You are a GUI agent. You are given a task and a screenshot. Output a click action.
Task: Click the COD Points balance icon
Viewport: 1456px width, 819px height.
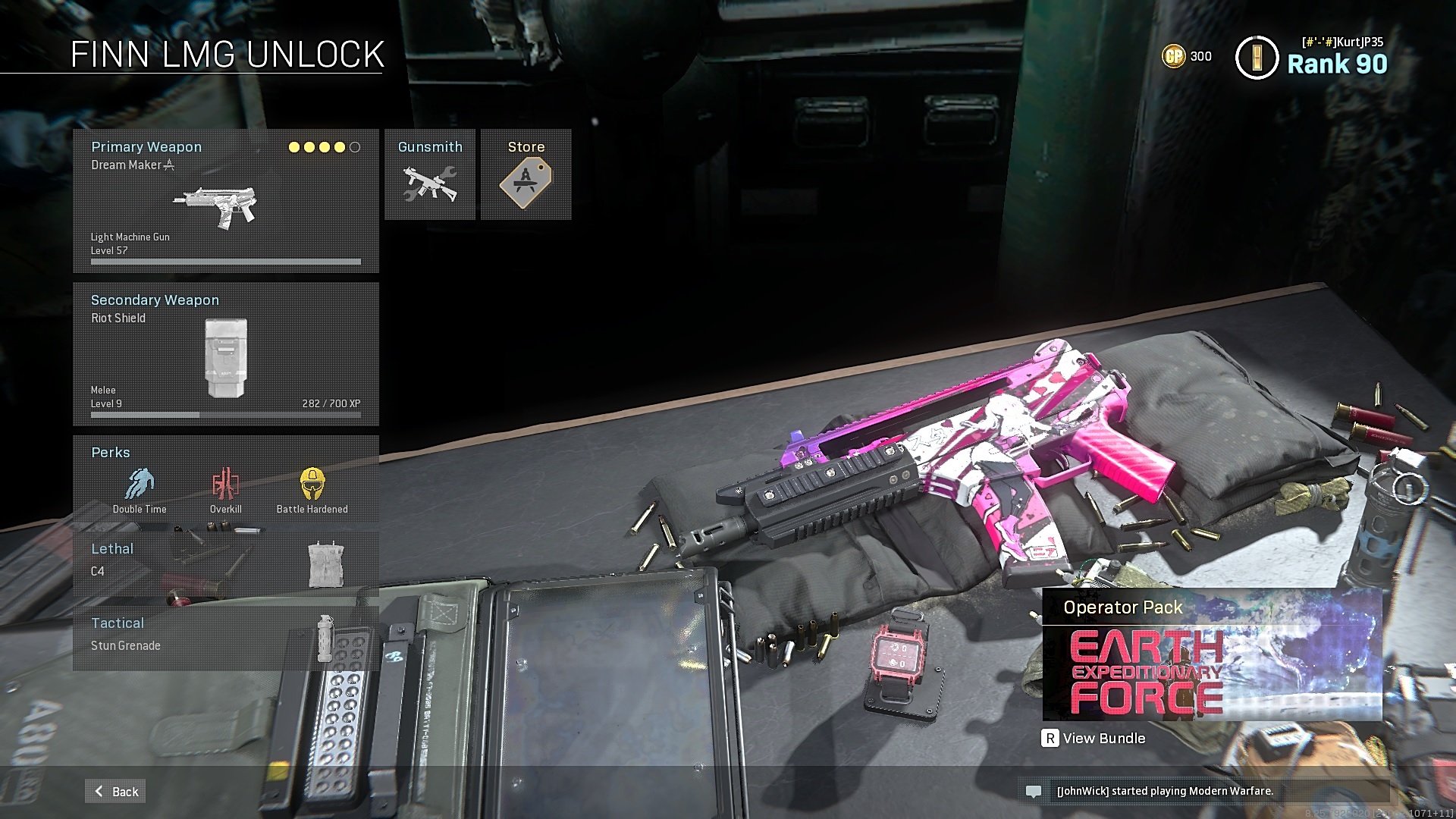(1173, 56)
